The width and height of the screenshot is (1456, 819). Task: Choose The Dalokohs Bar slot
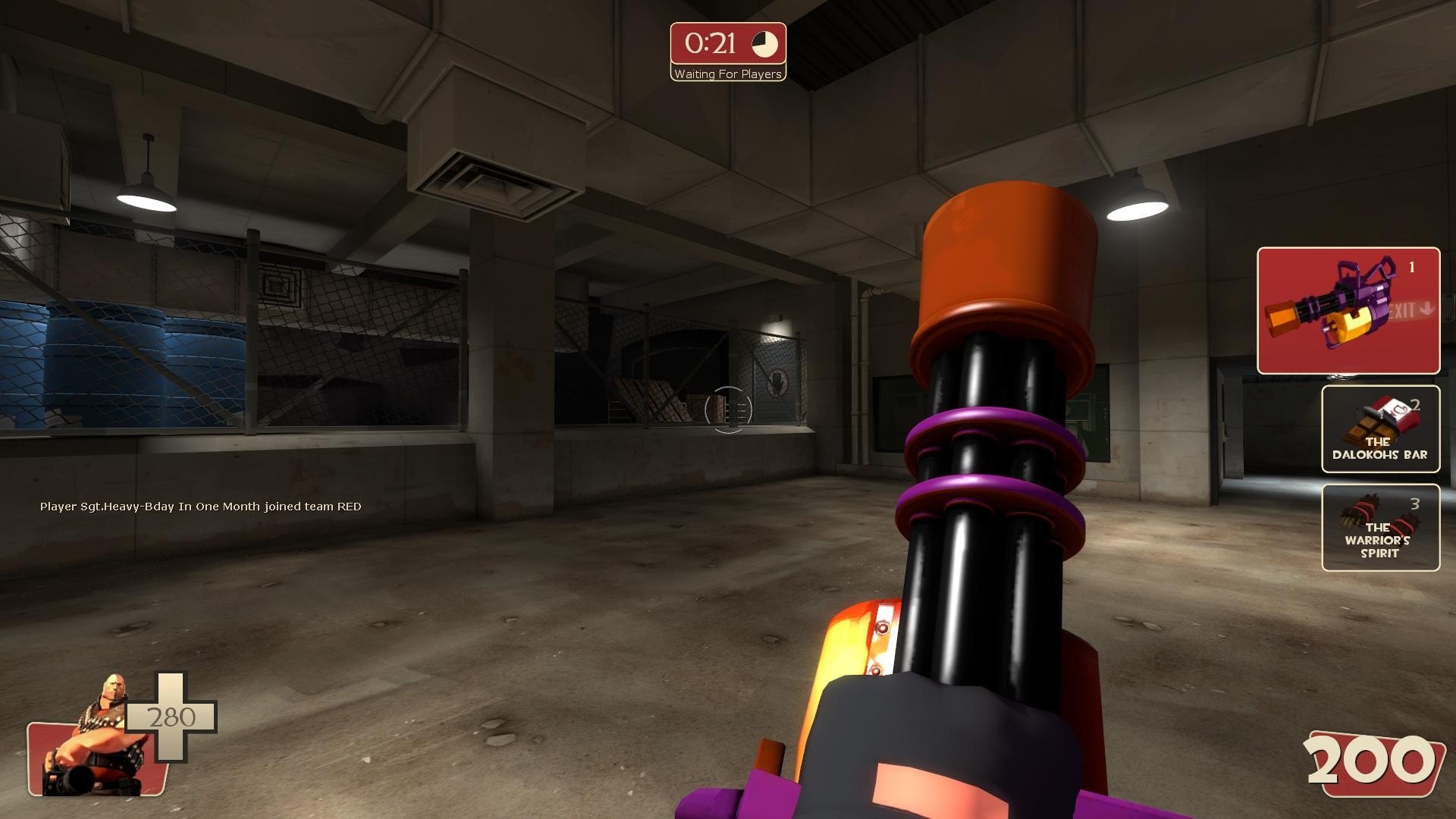coord(1380,429)
